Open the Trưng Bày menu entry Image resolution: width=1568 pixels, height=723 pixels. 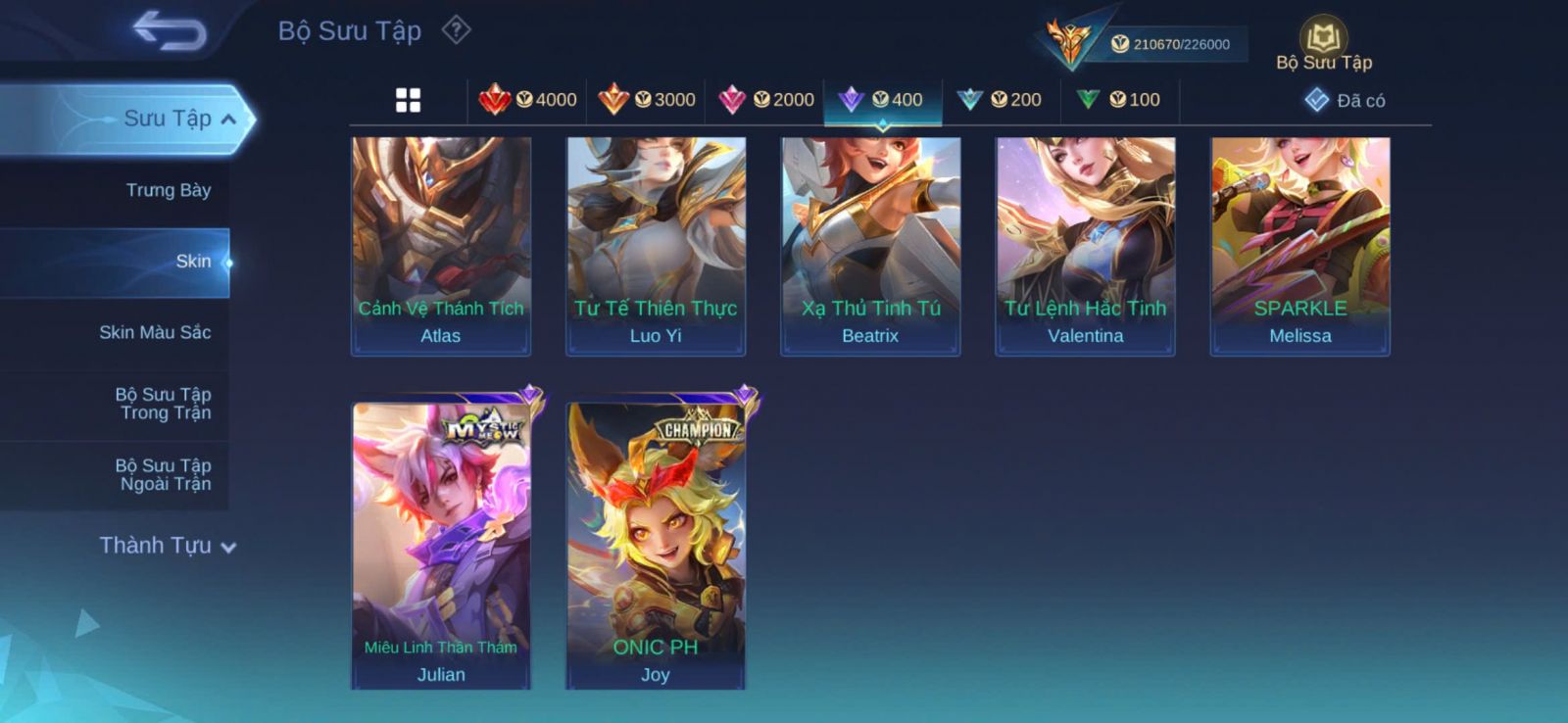tap(168, 190)
